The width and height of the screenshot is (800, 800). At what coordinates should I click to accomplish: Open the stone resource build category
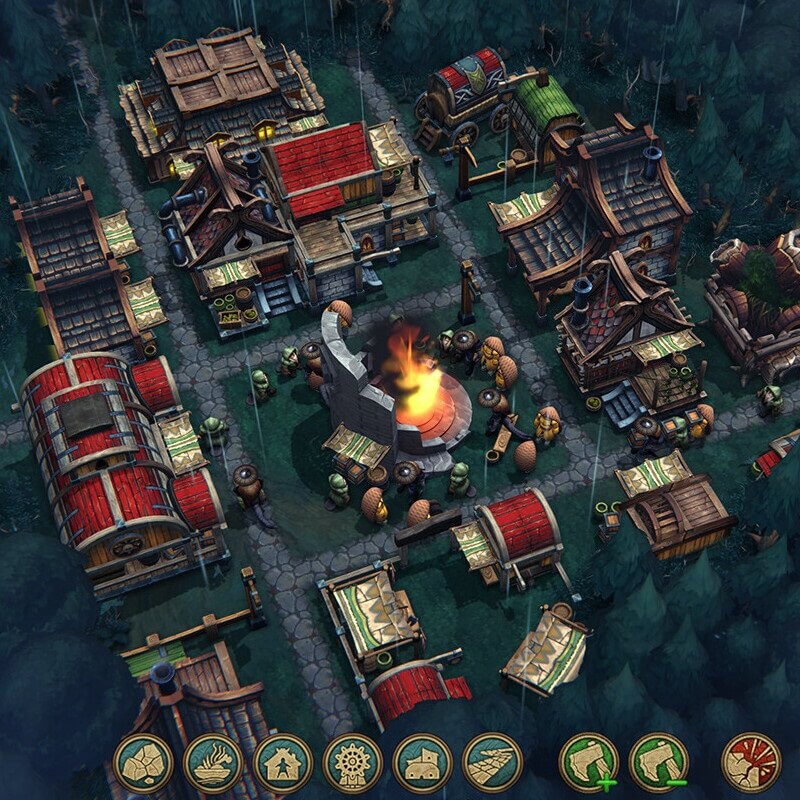click(x=144, y=763)
